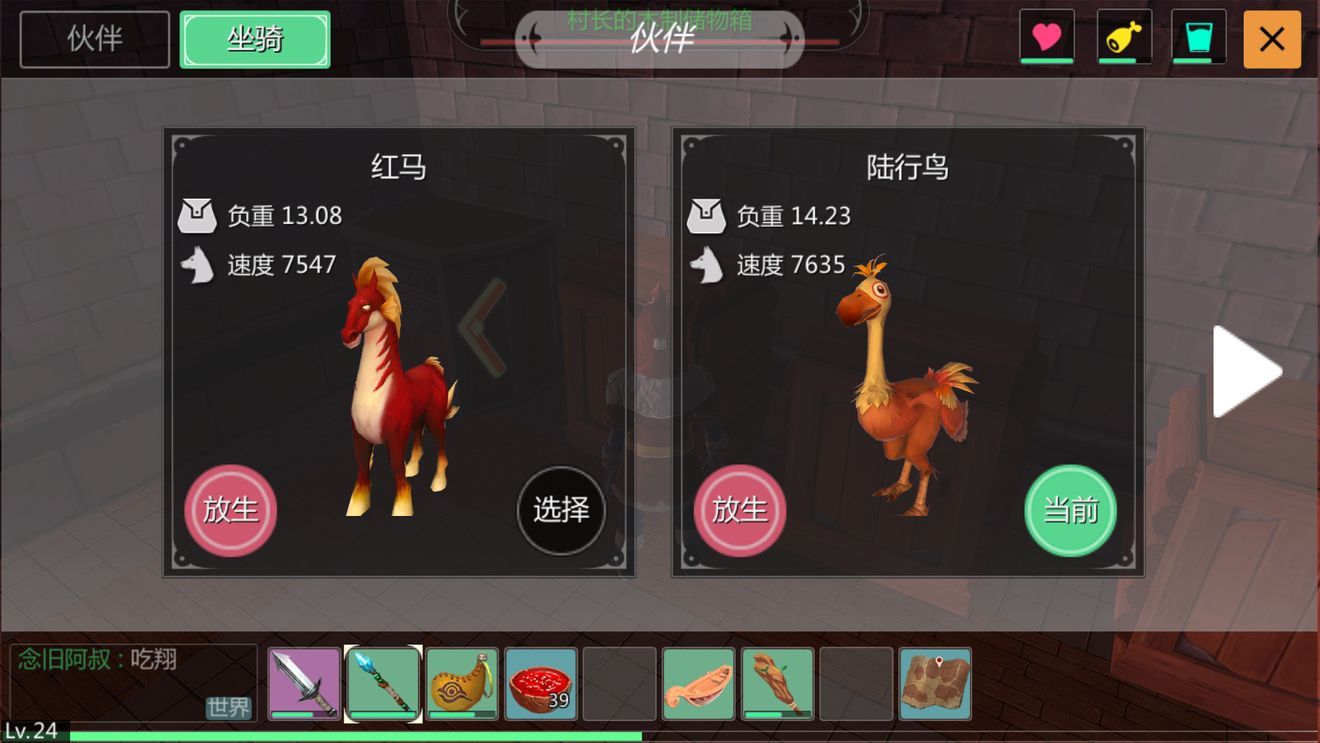Choose the red horse with 选择

pos(561,510)
